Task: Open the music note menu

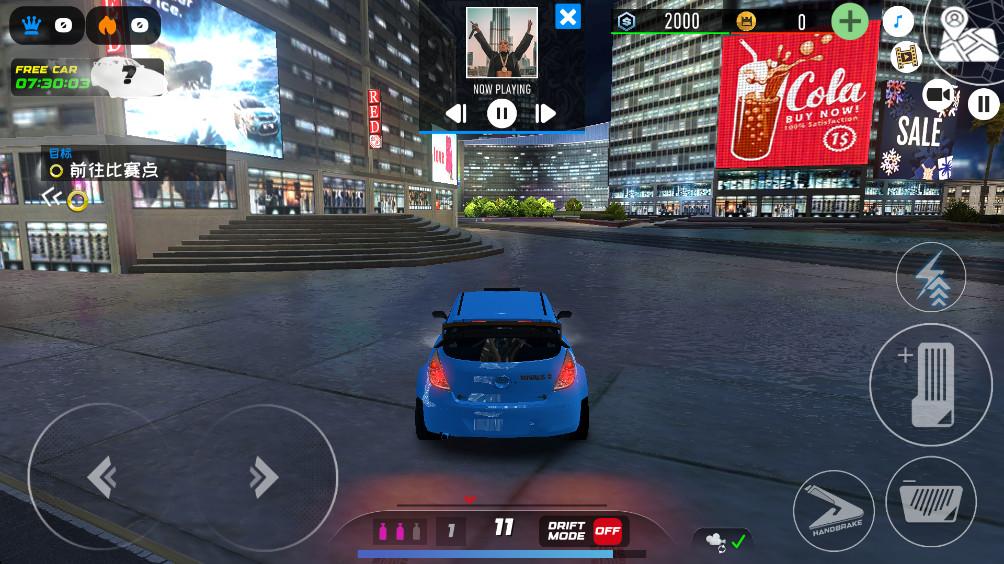Action: [x=897, y=21]
